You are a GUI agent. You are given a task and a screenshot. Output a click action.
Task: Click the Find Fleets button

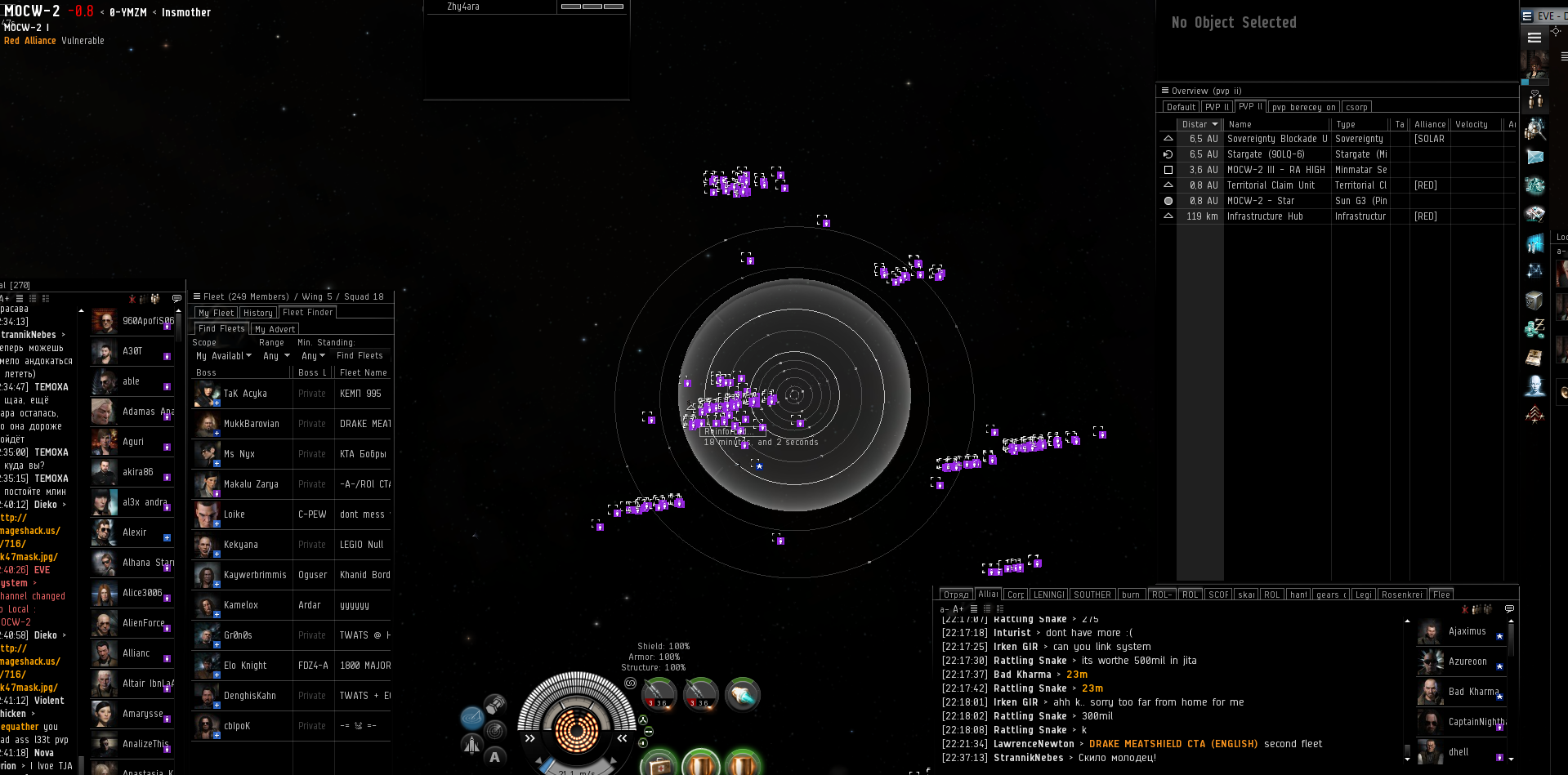tap(360, 356)
